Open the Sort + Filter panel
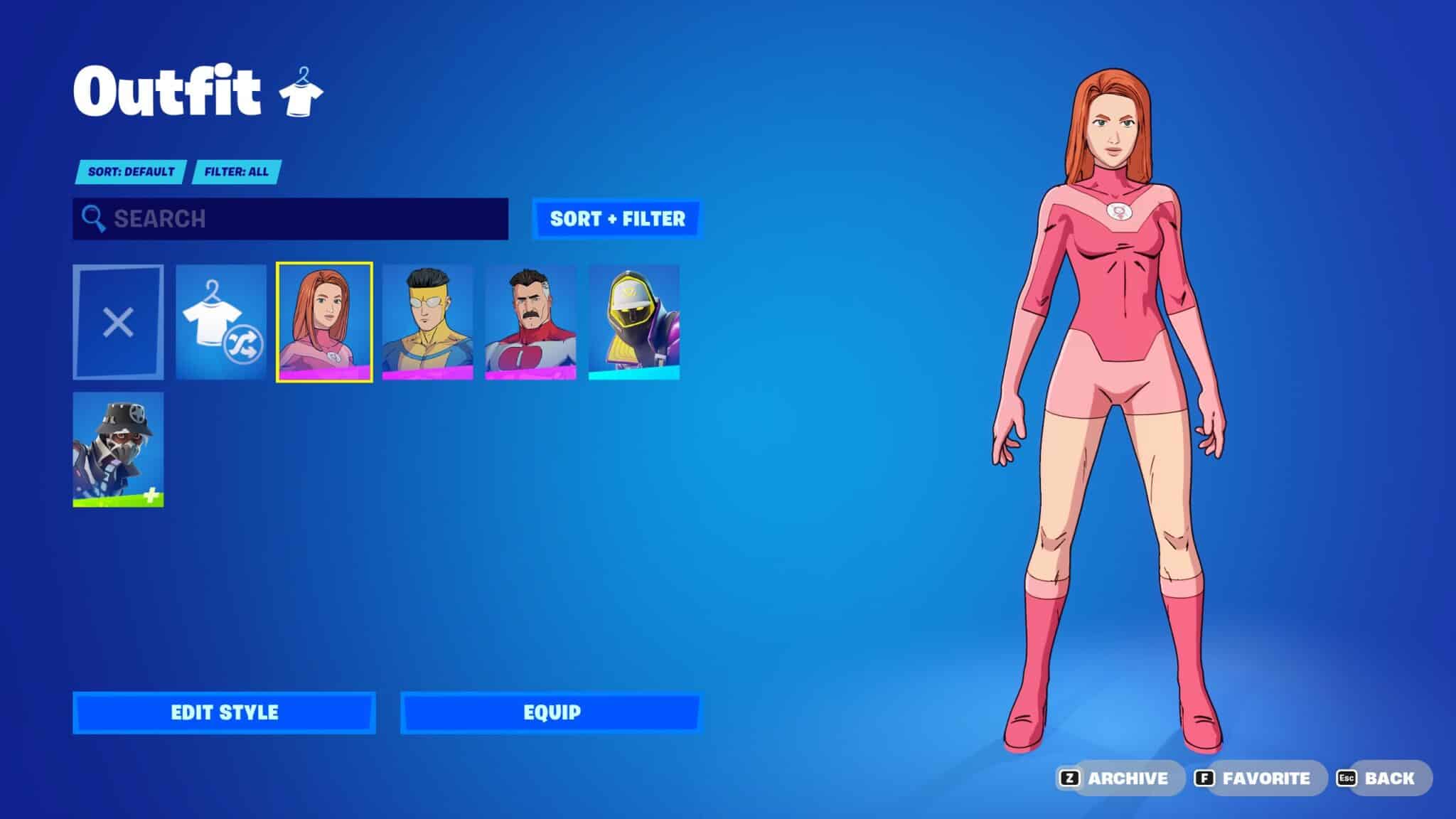1456x819 pixels. tap(616, 218)
